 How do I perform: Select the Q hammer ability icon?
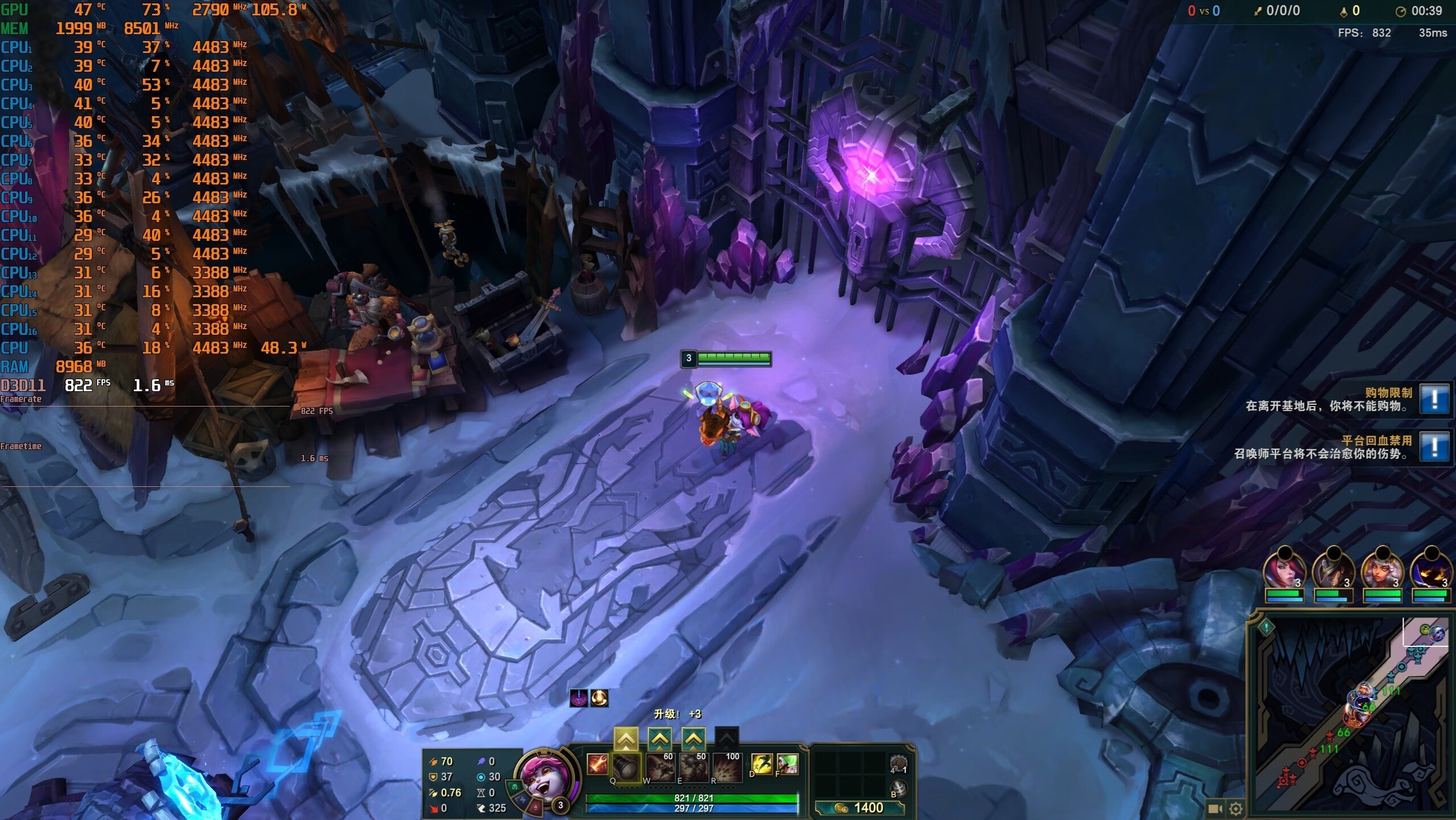[x=626, y=766]
